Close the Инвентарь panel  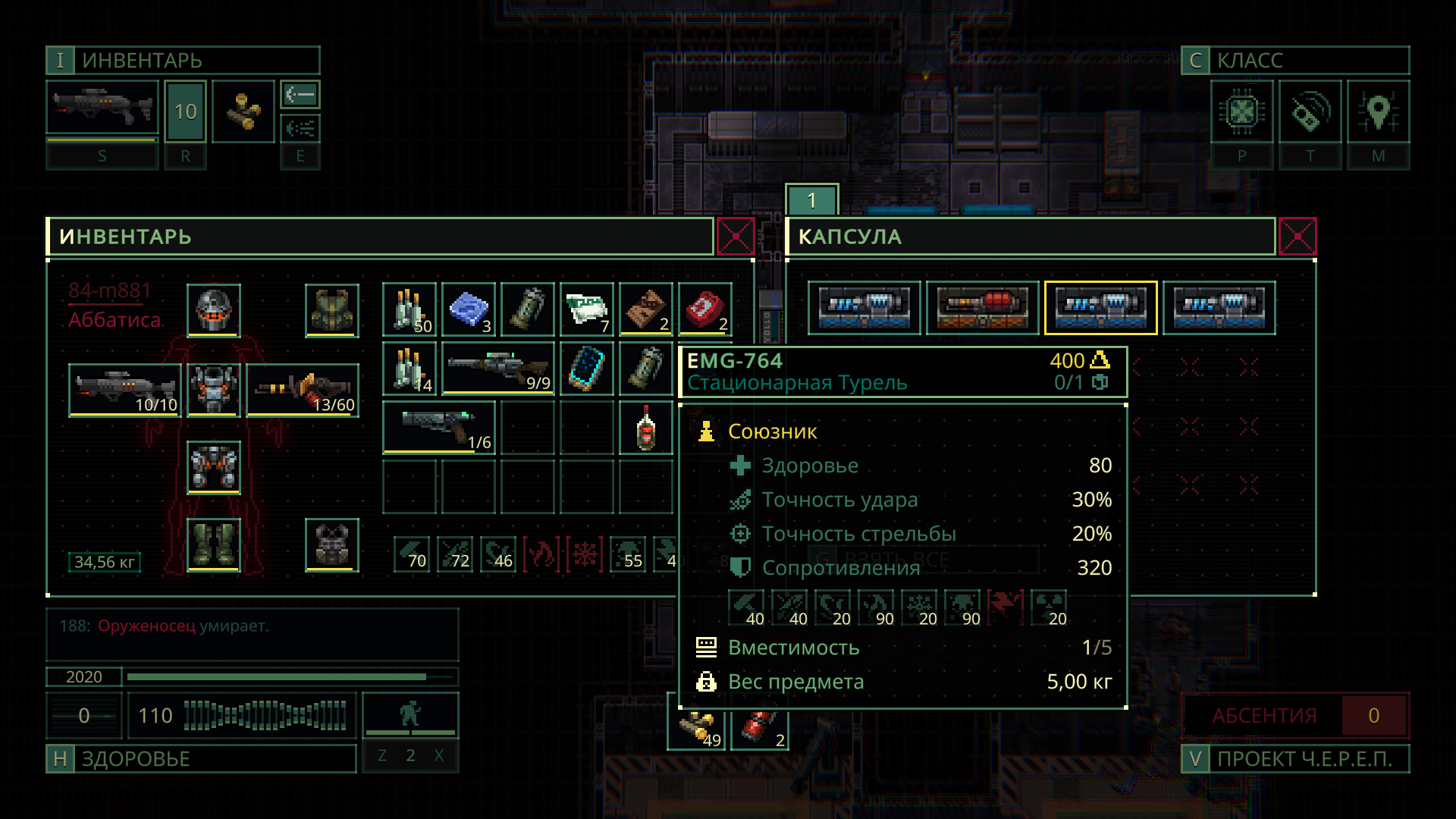coord(735,237)
